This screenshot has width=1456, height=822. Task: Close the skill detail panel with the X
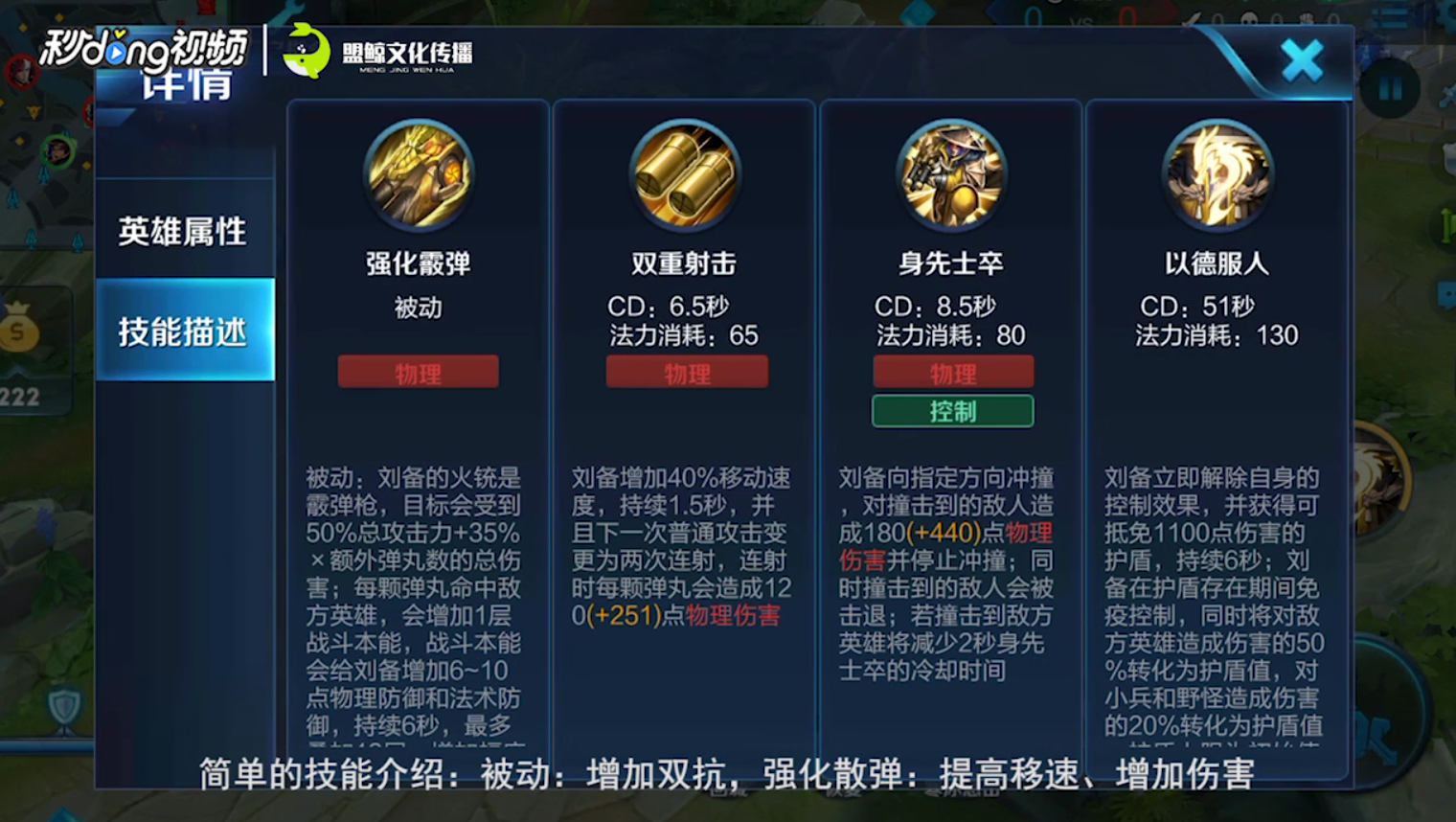(x=1303, y=59)
